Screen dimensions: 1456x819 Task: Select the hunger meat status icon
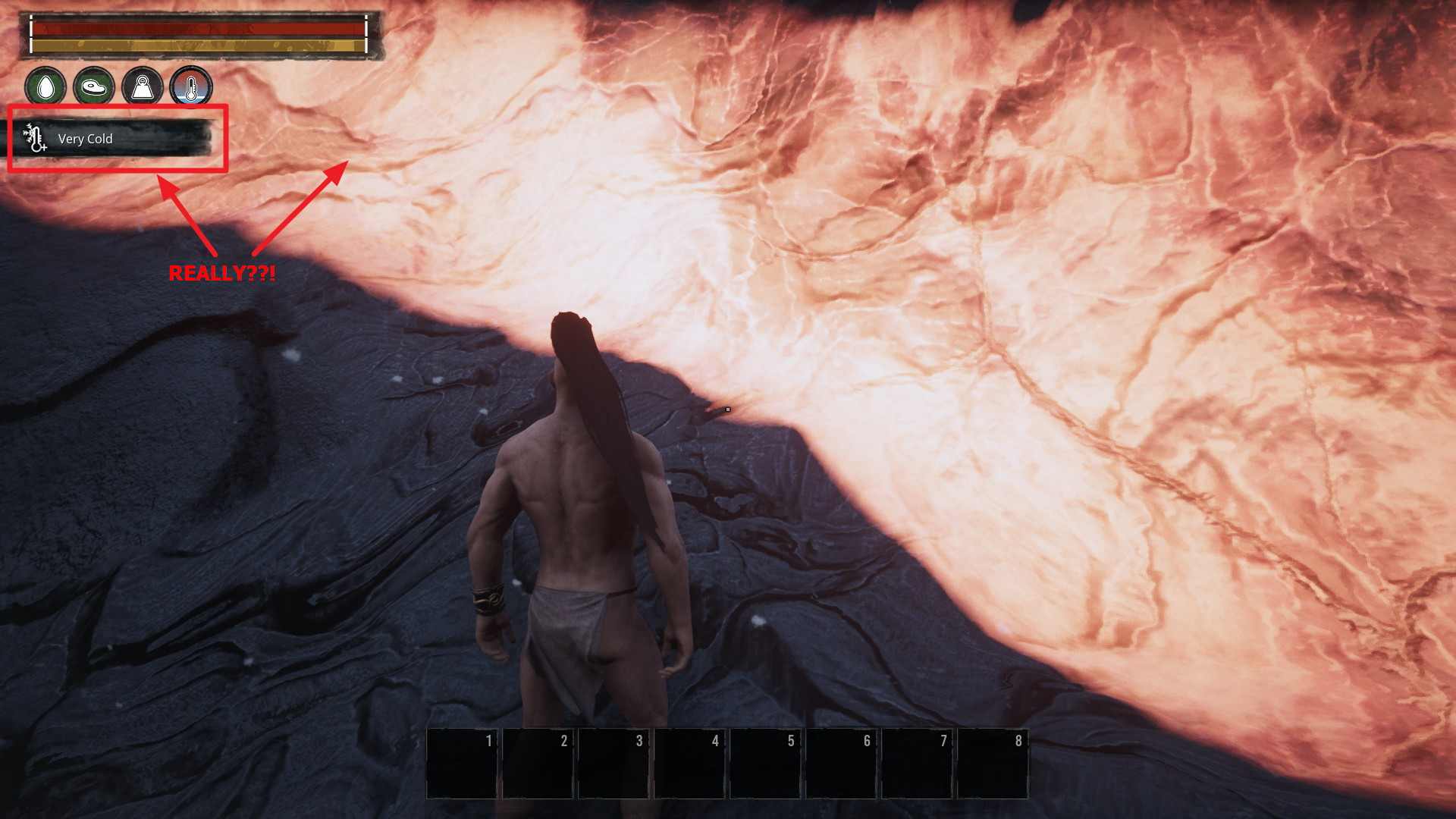[x=94, y=87]
